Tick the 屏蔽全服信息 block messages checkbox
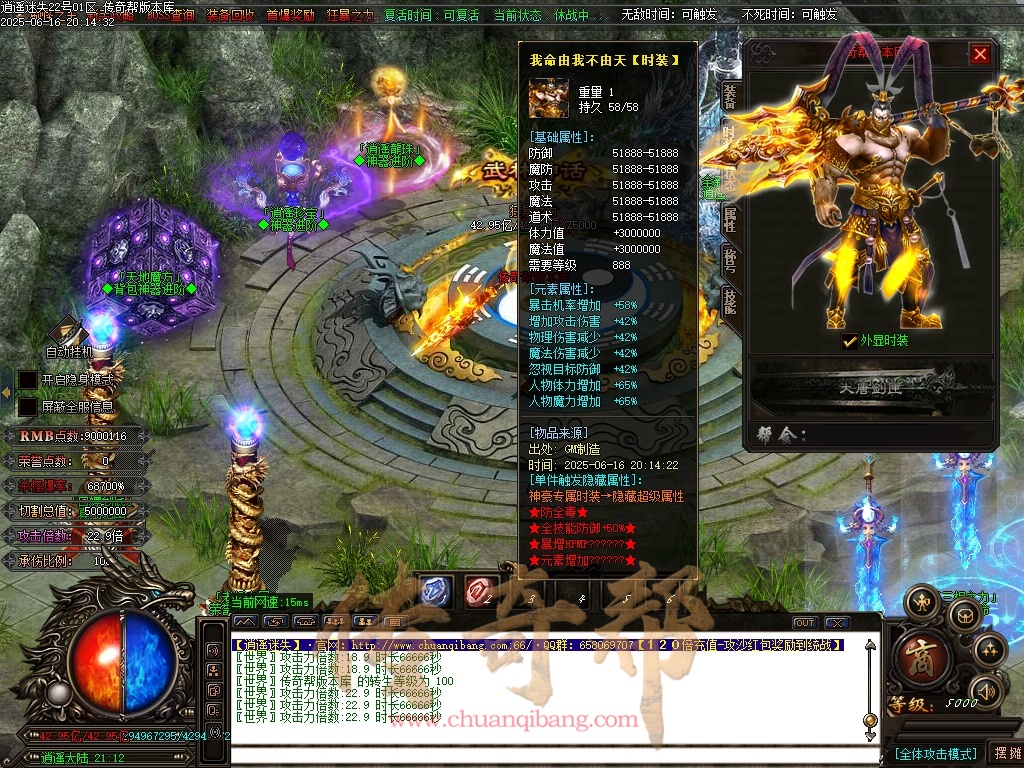The height and width of the screenshot is (768, 1024). coord(28,407)
